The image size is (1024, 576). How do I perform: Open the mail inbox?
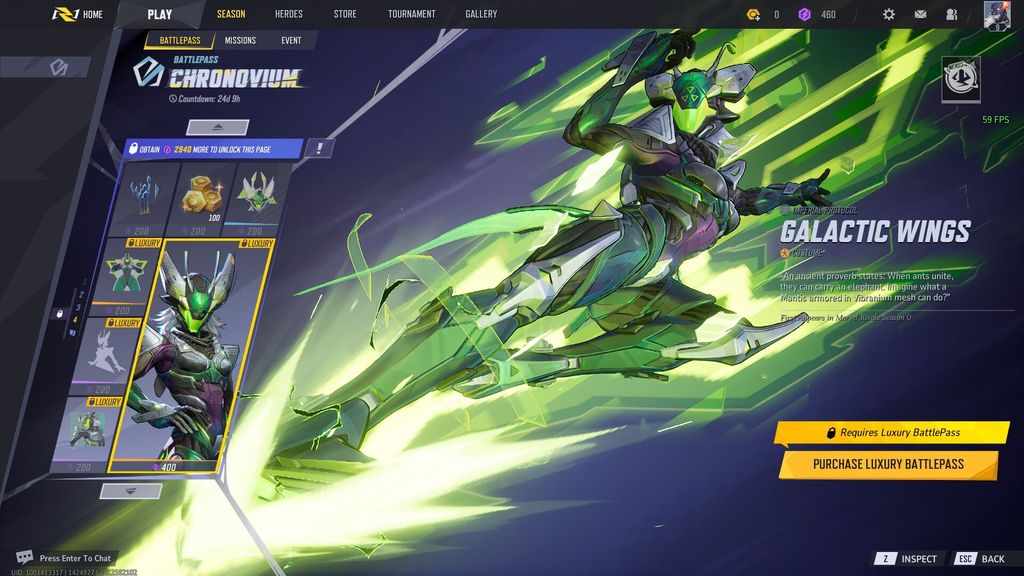click(920, 14)
